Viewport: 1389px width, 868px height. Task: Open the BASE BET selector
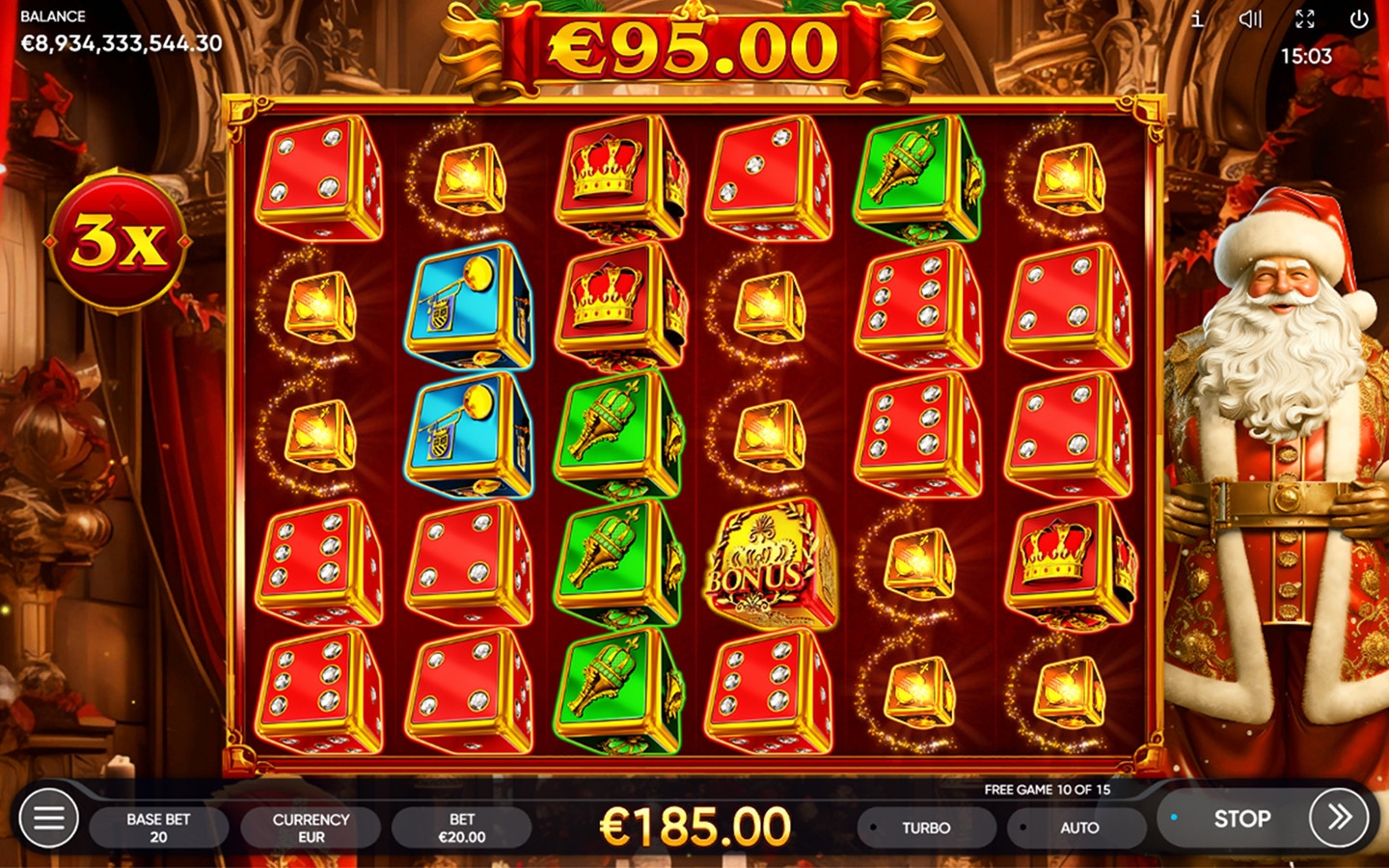point(158,827)
